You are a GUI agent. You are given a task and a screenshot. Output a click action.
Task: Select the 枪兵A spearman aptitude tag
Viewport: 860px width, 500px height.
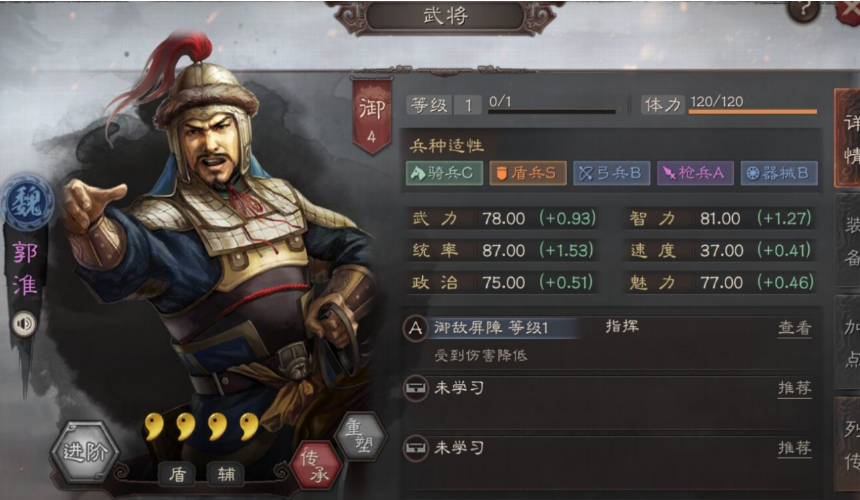(694, 172)
